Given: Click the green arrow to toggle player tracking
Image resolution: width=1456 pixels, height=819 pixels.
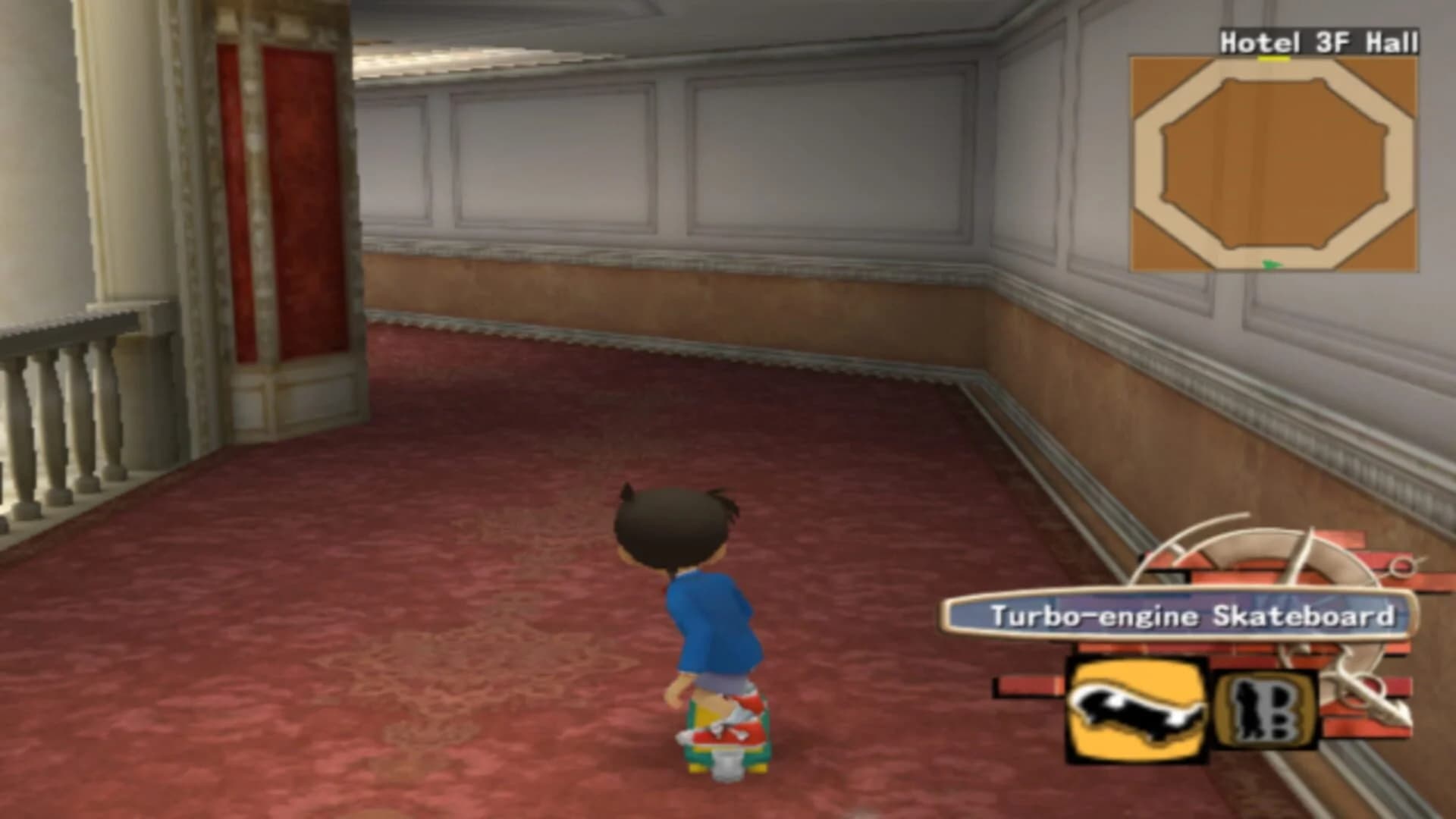Looking at the screenshot, I should (x=1272, y=264).
